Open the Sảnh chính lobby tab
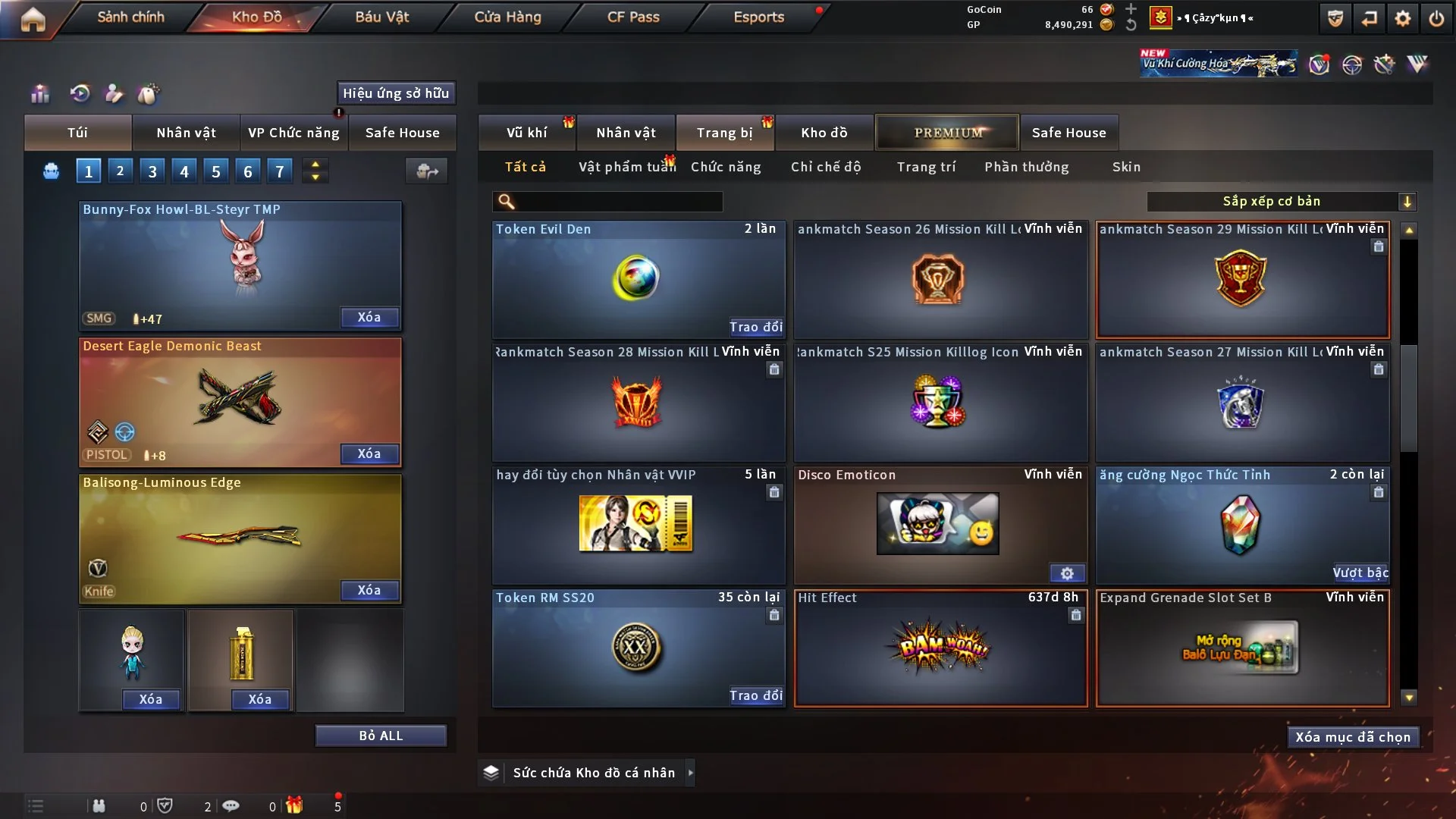 coord(130,17)
